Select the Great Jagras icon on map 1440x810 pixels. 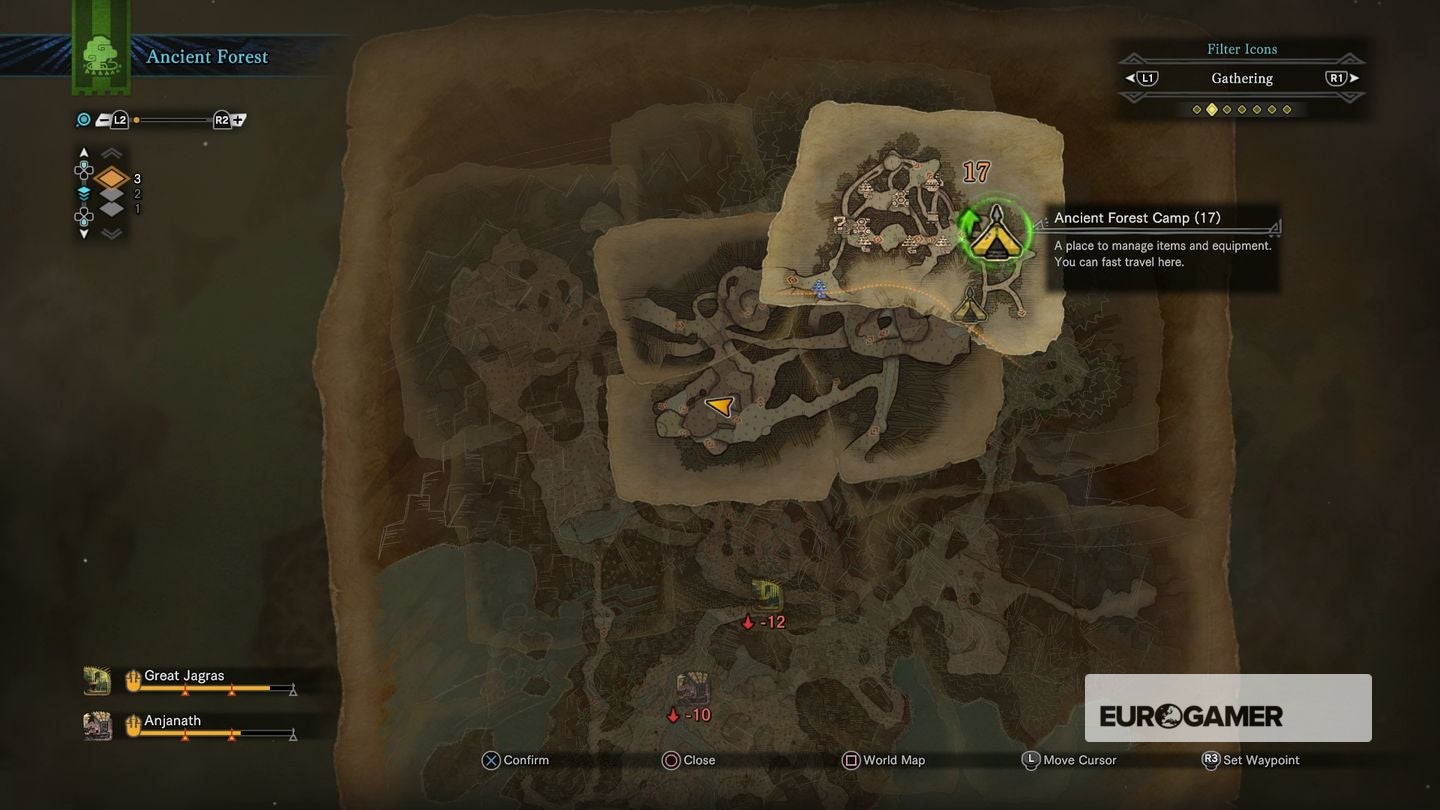coord(767,595)
